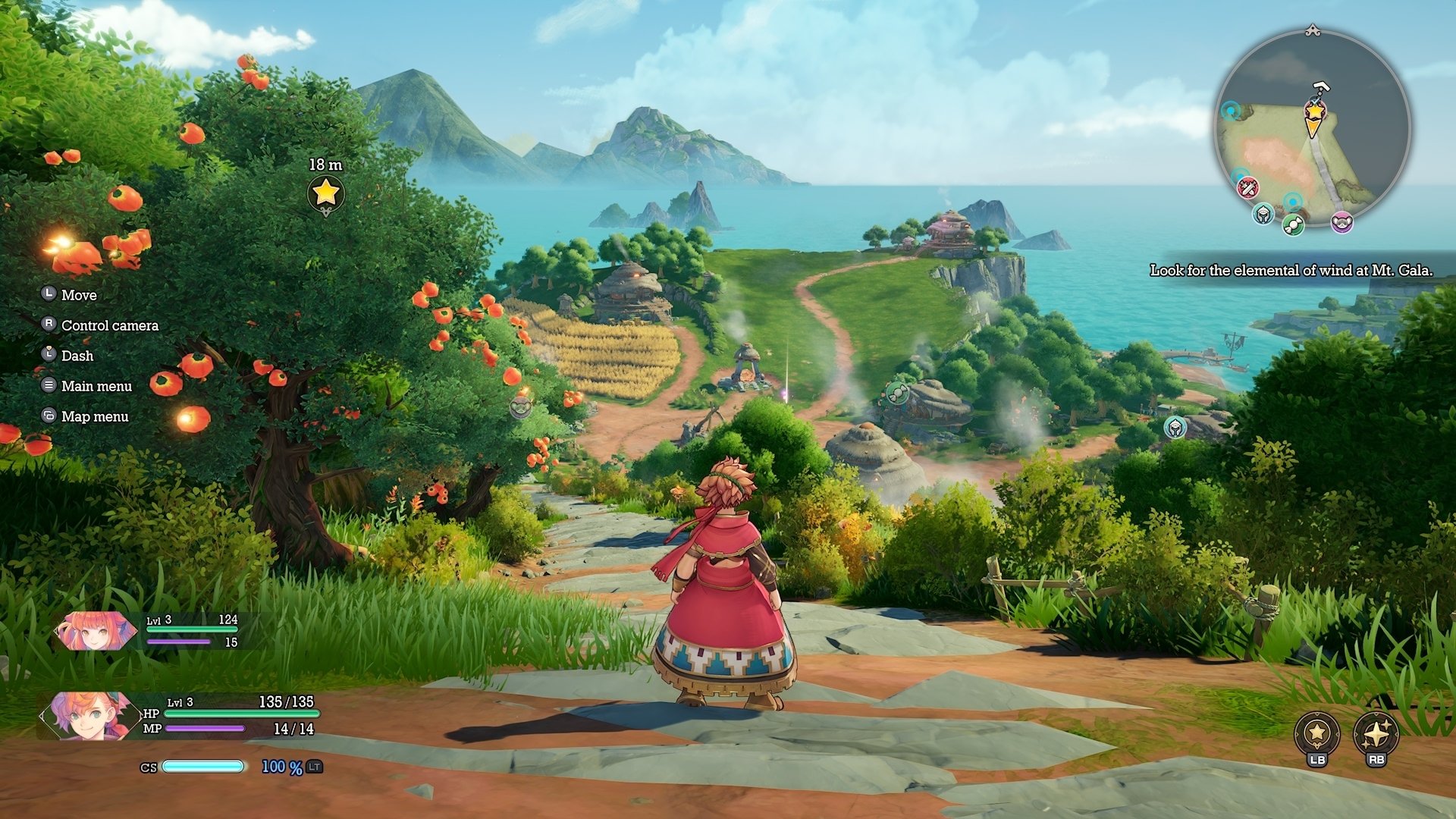This screenshot has width=1456, height=819.
Task: Open the Mt. Gala wind elemental objective
Action: [x=1291, y=271]
